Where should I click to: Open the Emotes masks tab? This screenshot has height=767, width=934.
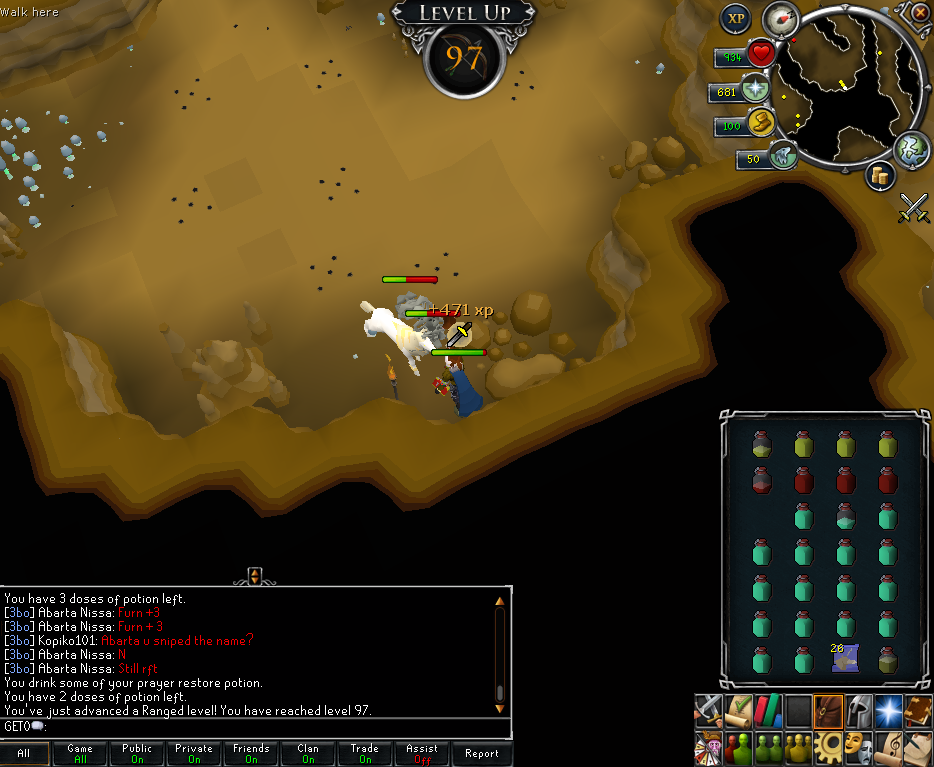(857, 744)
